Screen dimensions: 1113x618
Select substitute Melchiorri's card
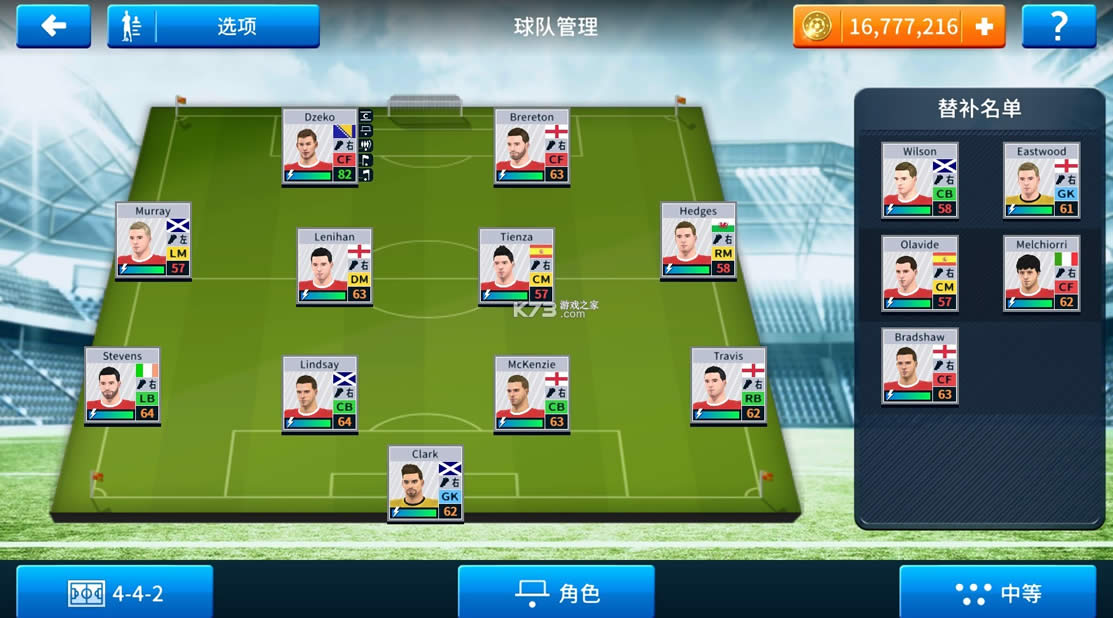(1041, 274)
